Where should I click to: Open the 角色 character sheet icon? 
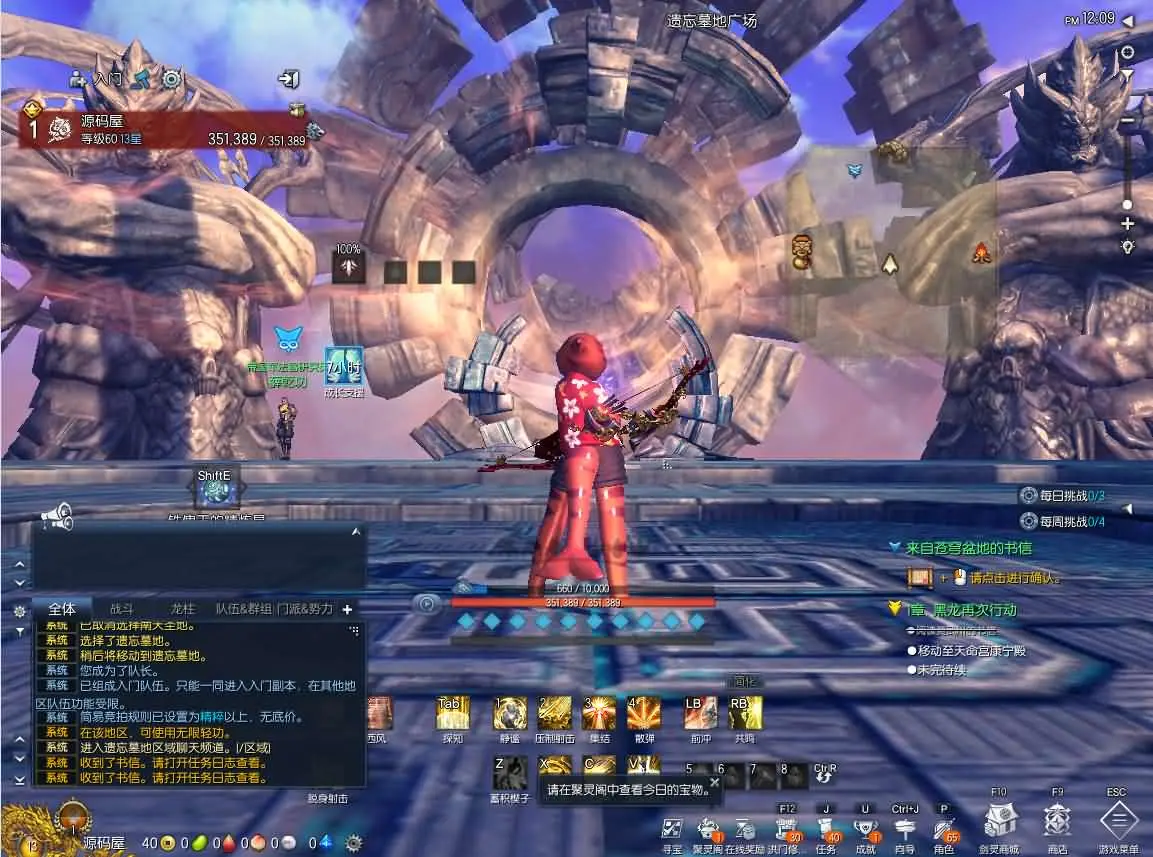click(x=943, y=828)
